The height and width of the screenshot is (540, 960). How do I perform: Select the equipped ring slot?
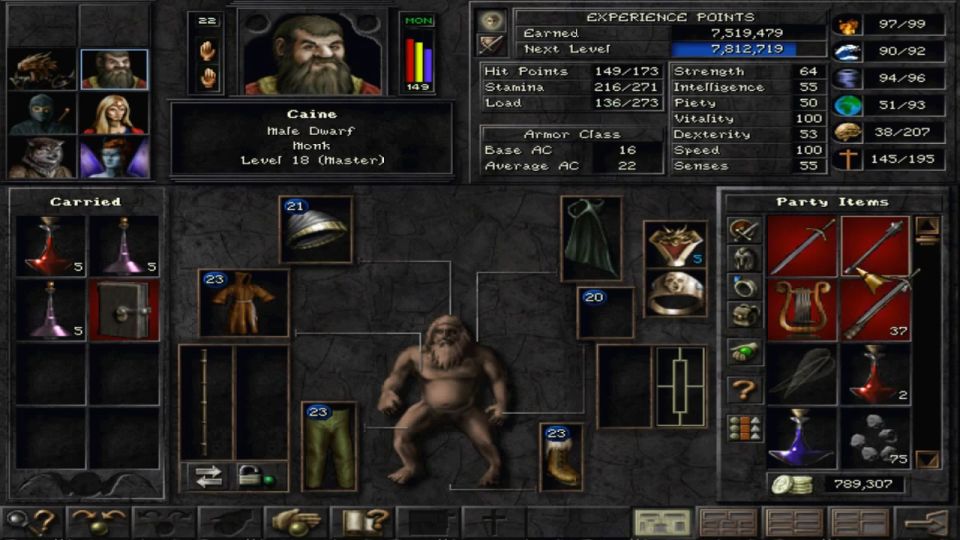pos(675,294)
